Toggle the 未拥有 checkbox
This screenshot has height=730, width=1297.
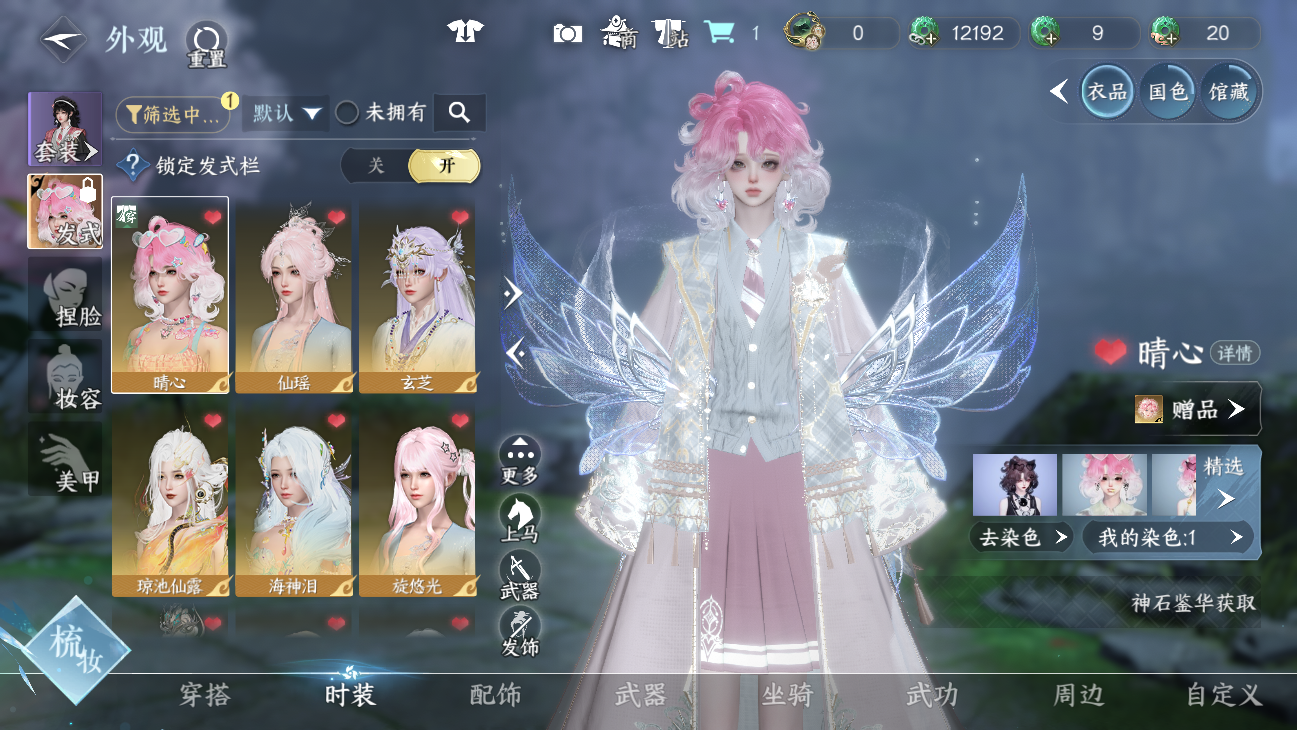tap(347, 113)
